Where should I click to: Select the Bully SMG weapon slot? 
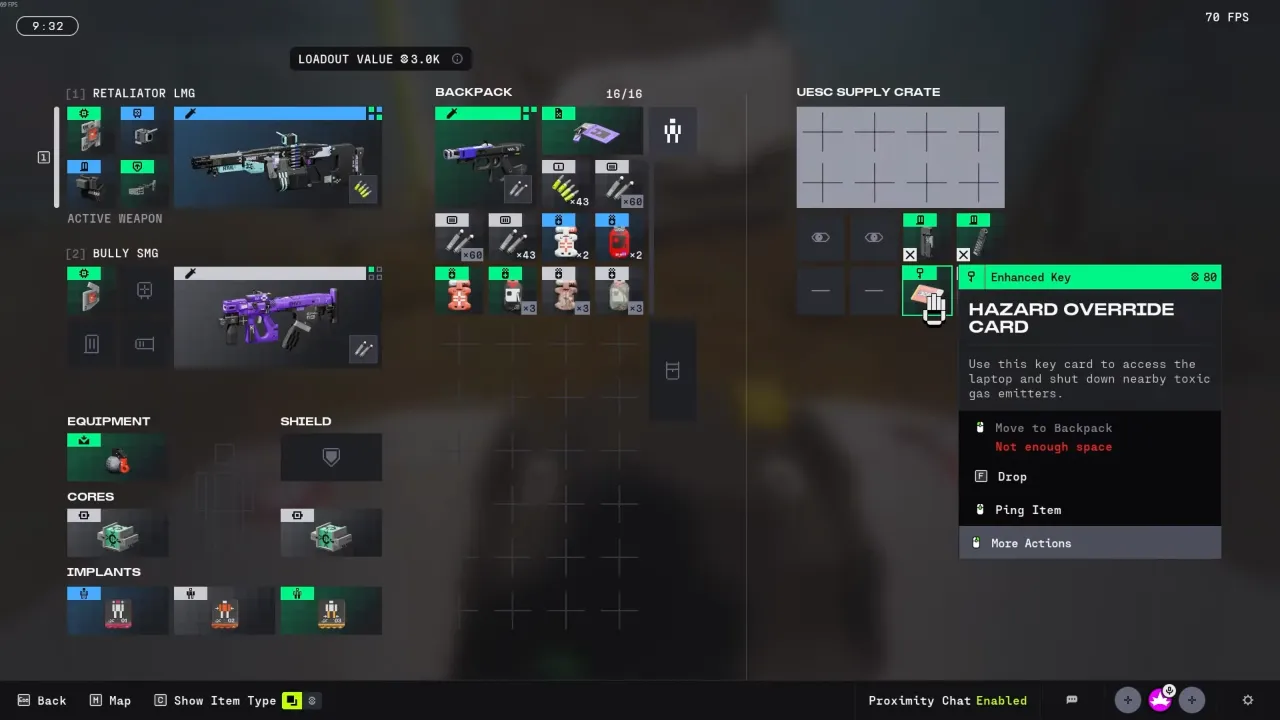(x=277, y=317)
